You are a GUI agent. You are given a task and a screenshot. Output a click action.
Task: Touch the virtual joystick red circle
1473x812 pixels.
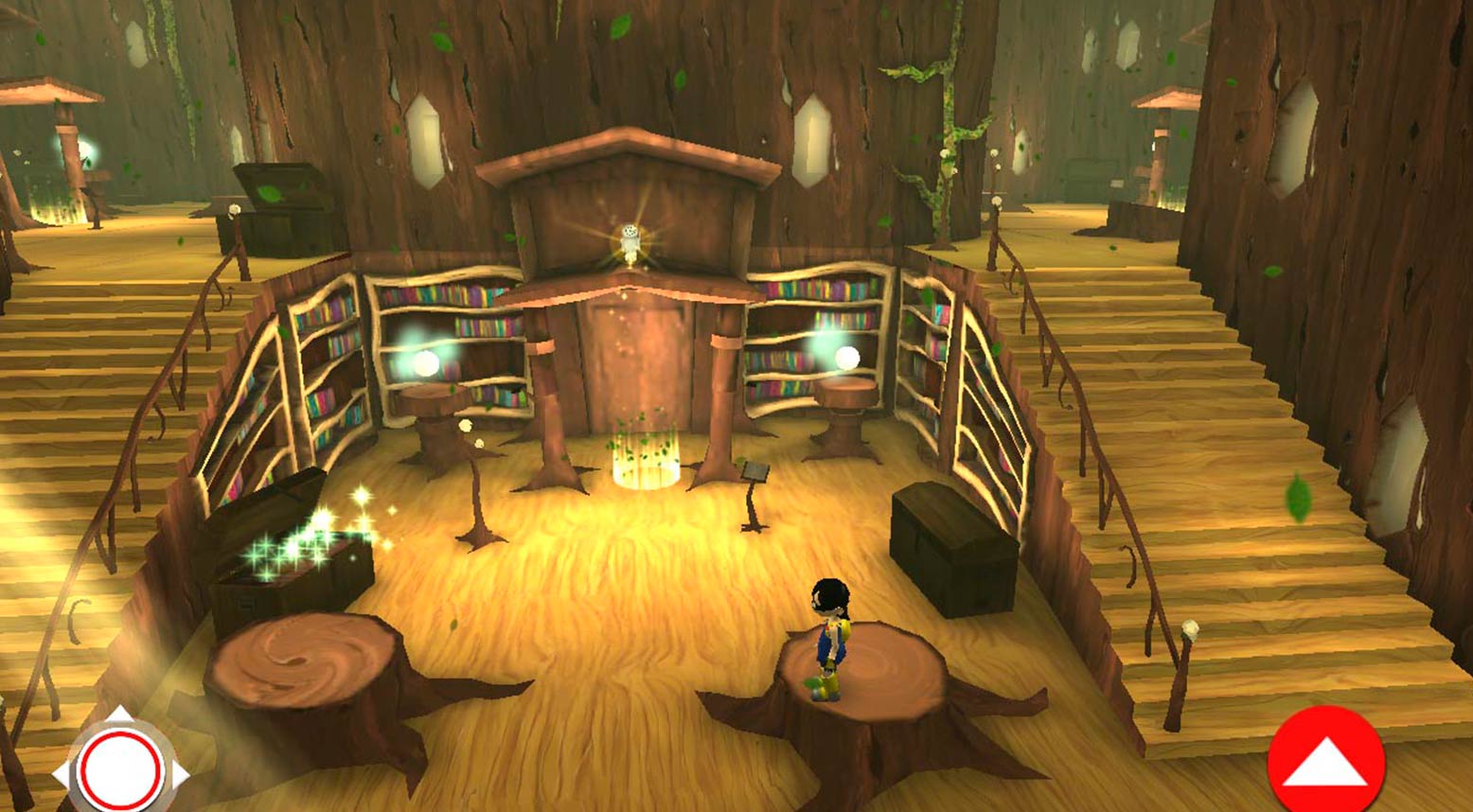(x=120, y=770)
